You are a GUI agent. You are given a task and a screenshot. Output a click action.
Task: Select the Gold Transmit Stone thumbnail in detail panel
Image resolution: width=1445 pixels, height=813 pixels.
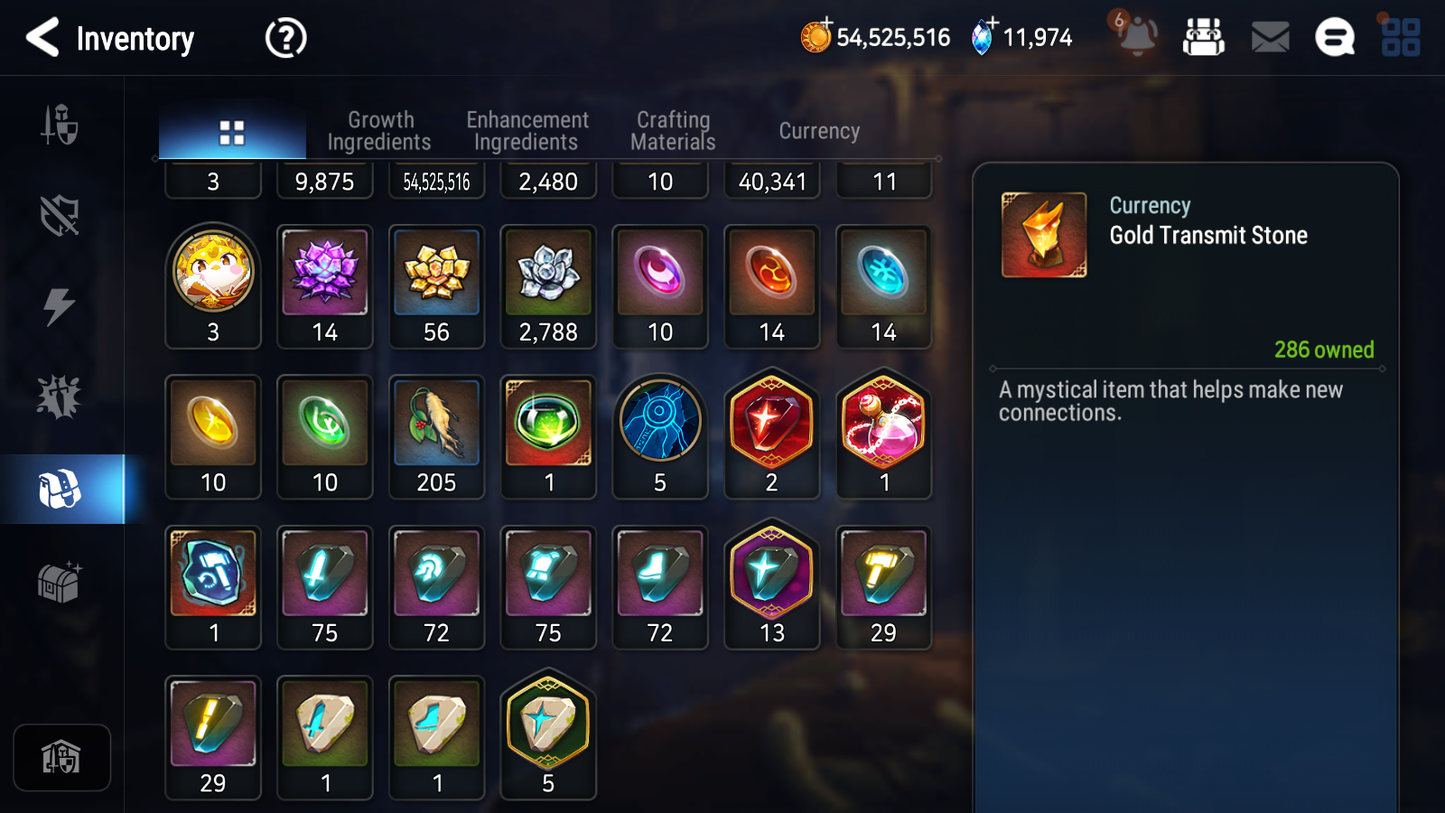[x=1043, y=234]
